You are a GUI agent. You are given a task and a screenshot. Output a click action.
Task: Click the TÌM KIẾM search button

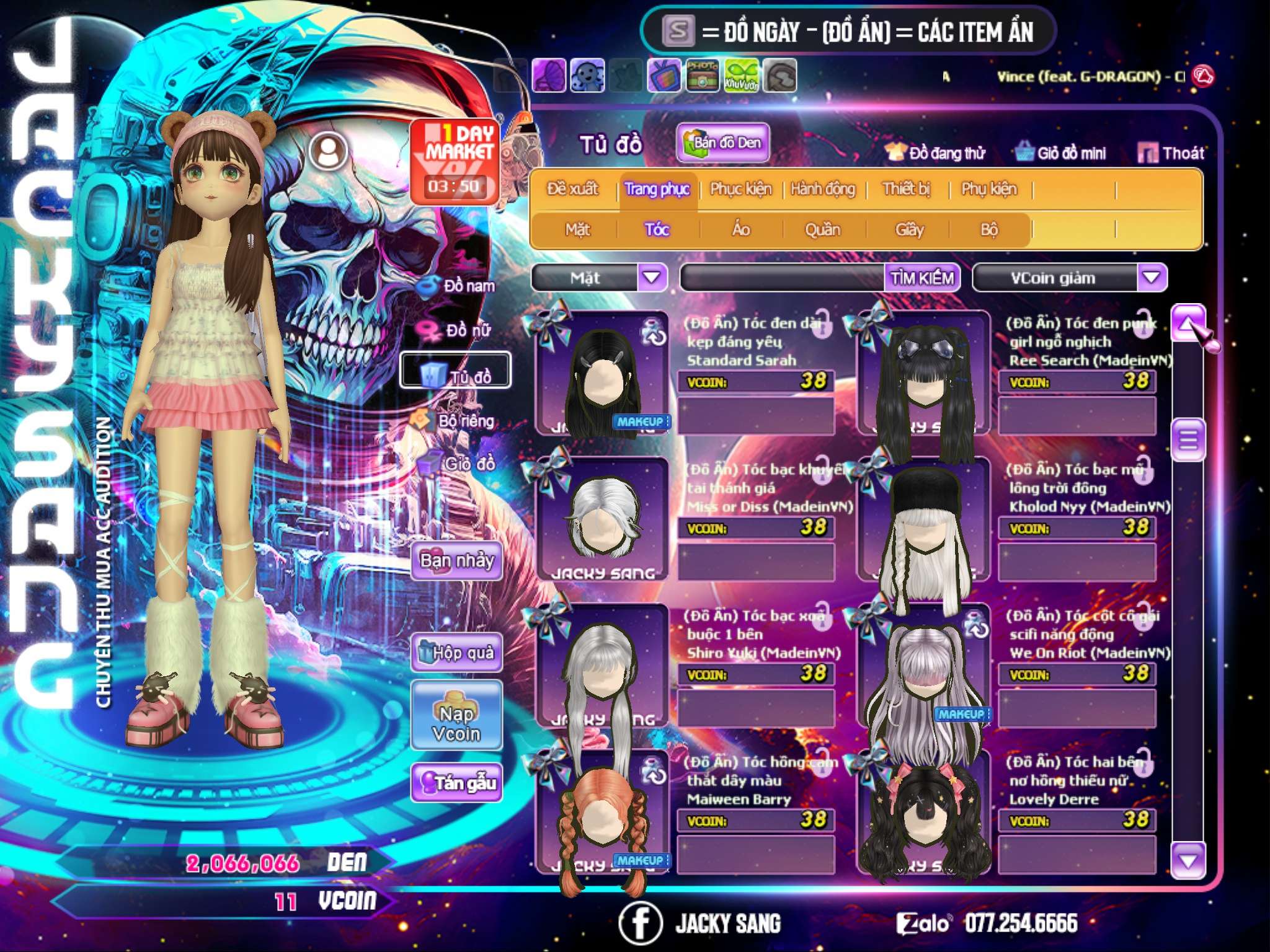[921, 278]
